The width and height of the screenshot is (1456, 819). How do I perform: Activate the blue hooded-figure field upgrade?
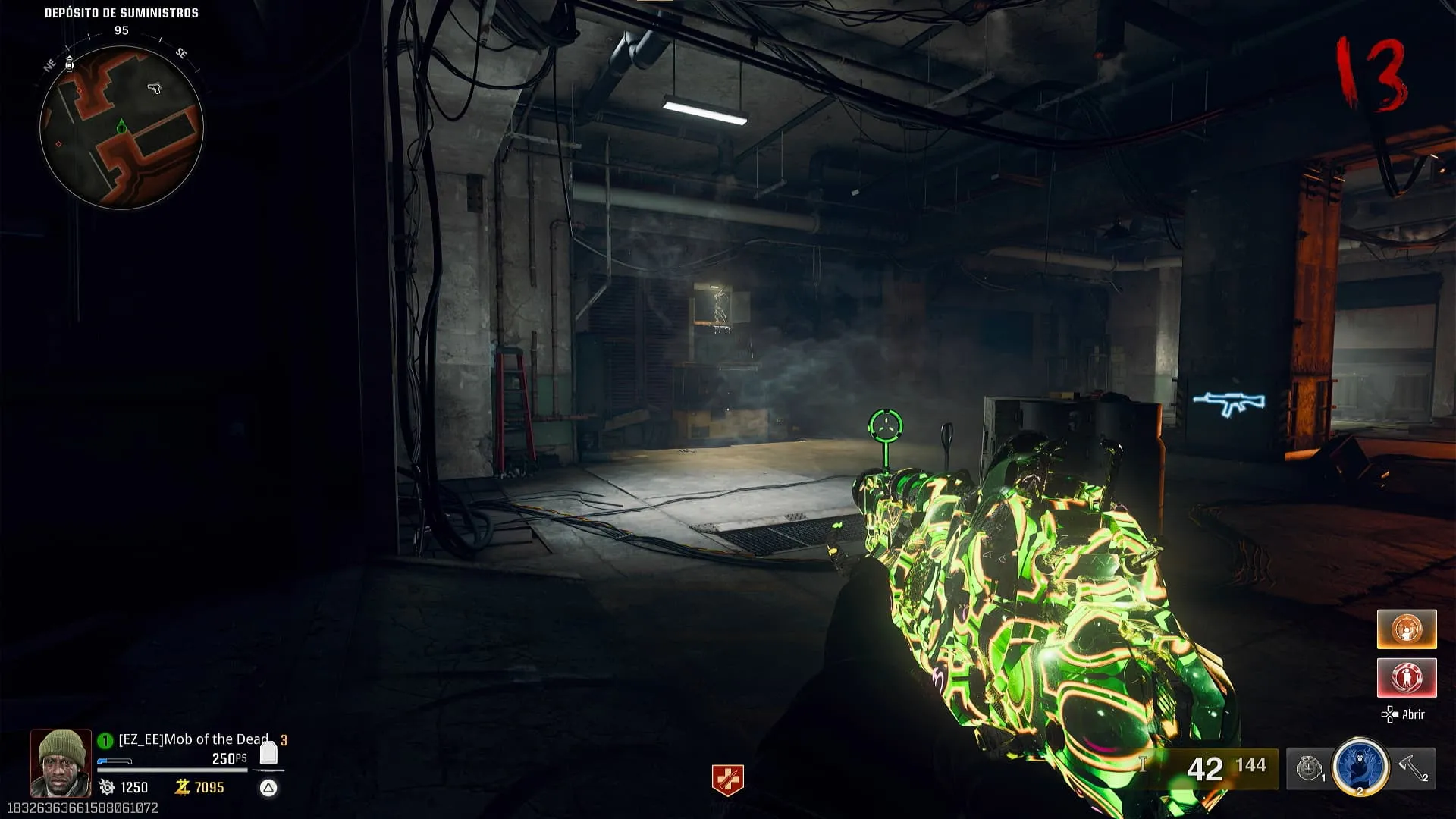point(1360,767)
